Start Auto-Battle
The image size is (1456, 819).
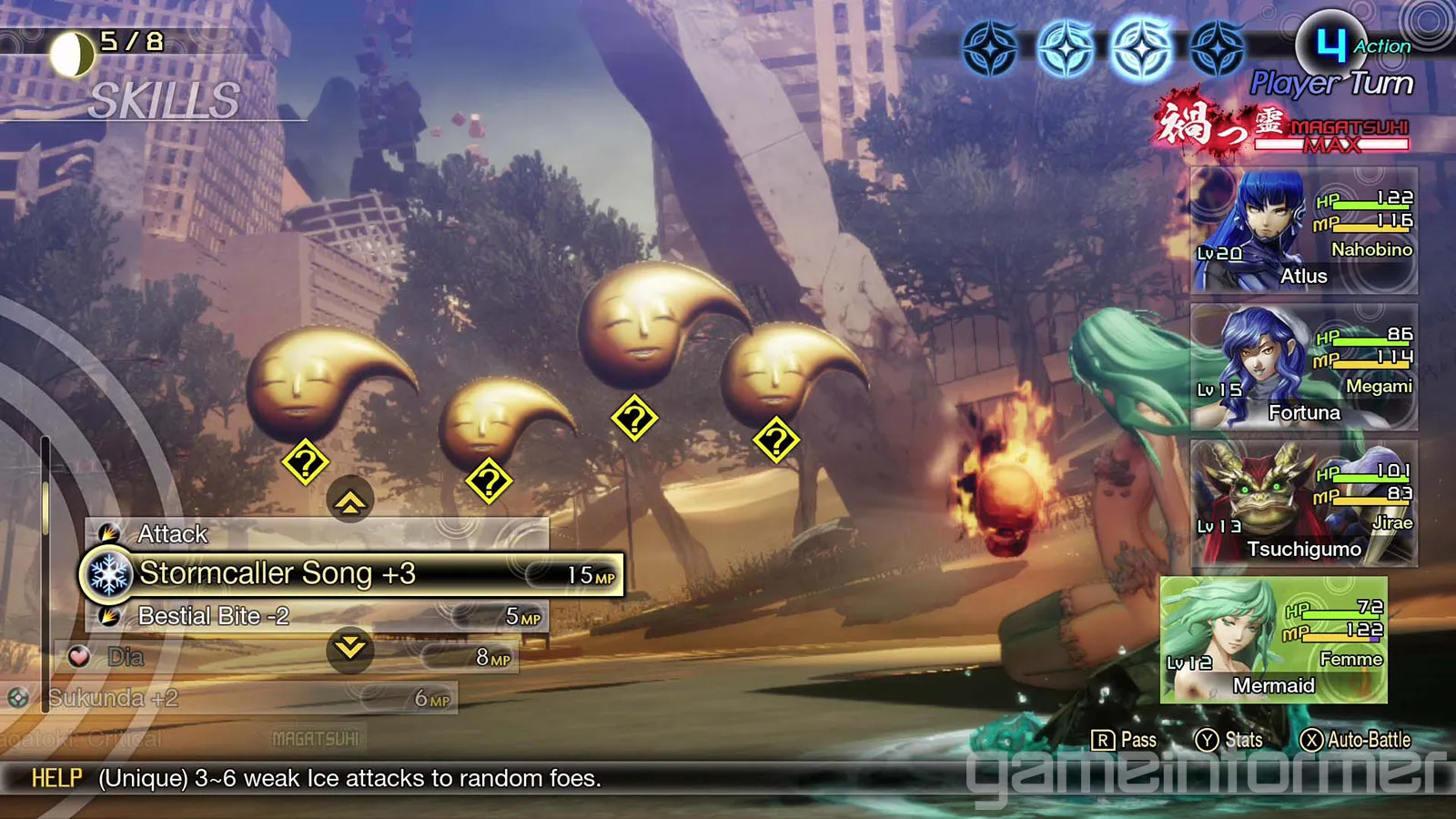click(1356, 740)
